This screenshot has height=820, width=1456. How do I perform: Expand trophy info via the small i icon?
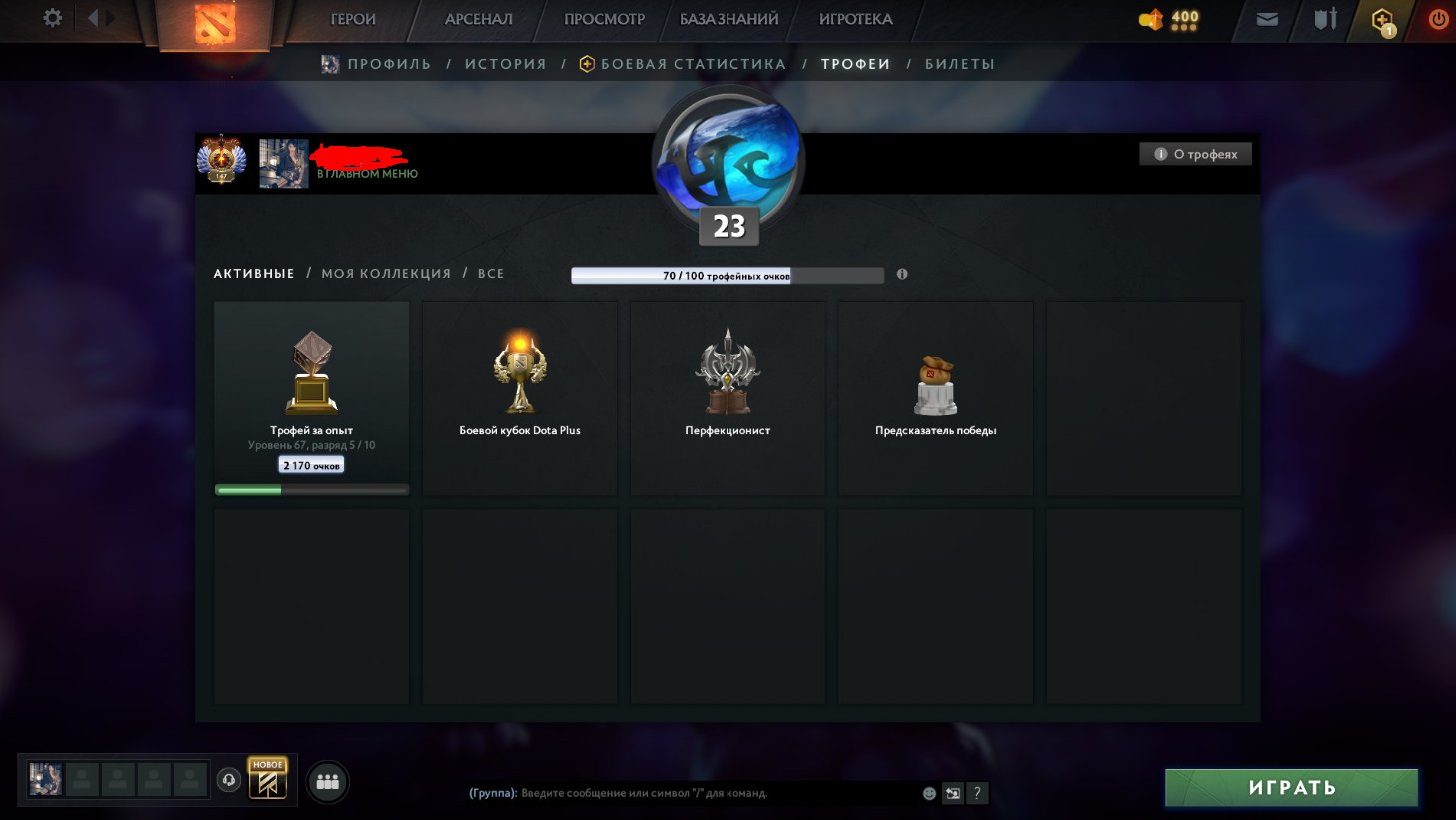[x=902, y=273]
